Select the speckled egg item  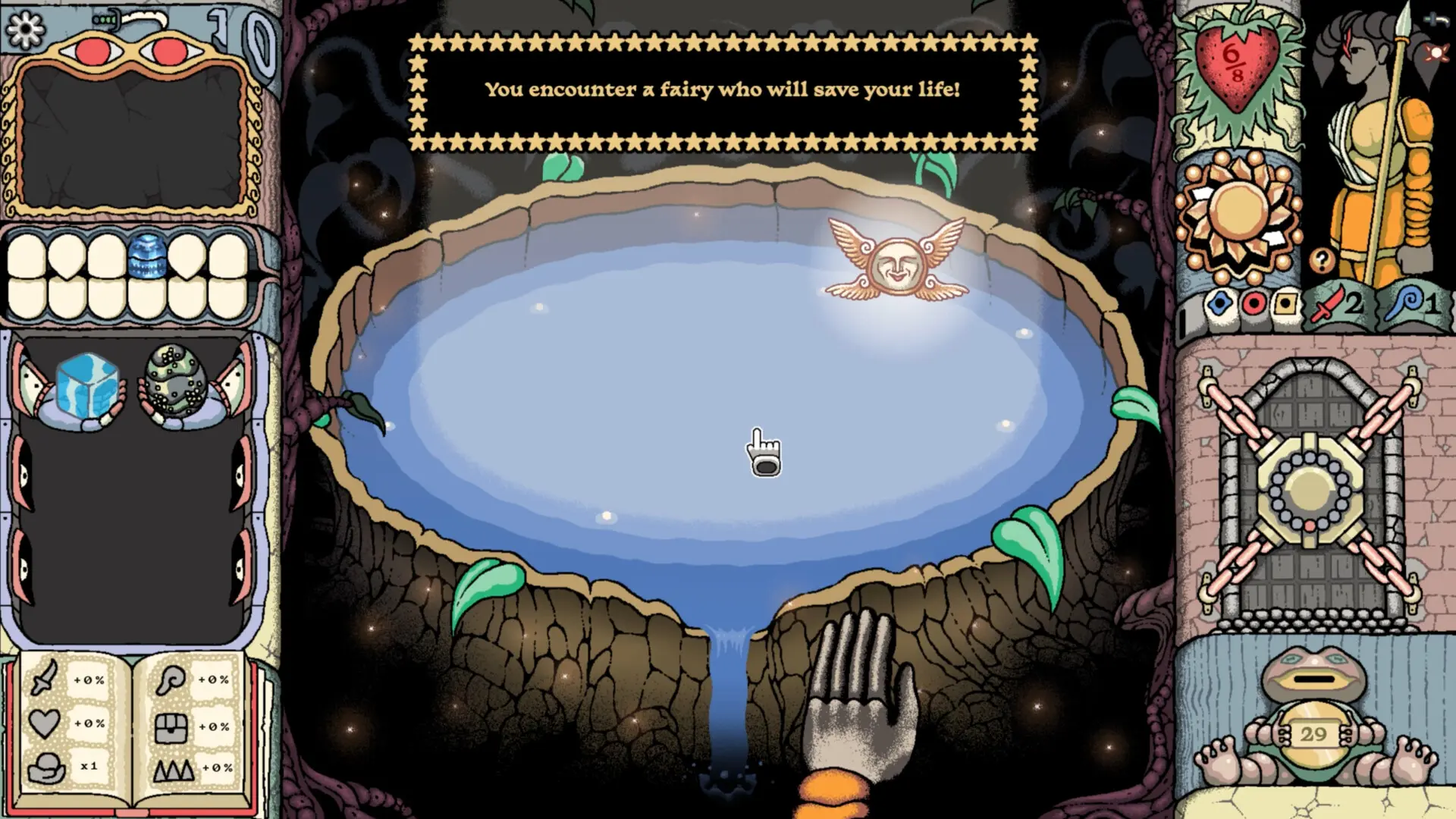(x=177, y=383)
